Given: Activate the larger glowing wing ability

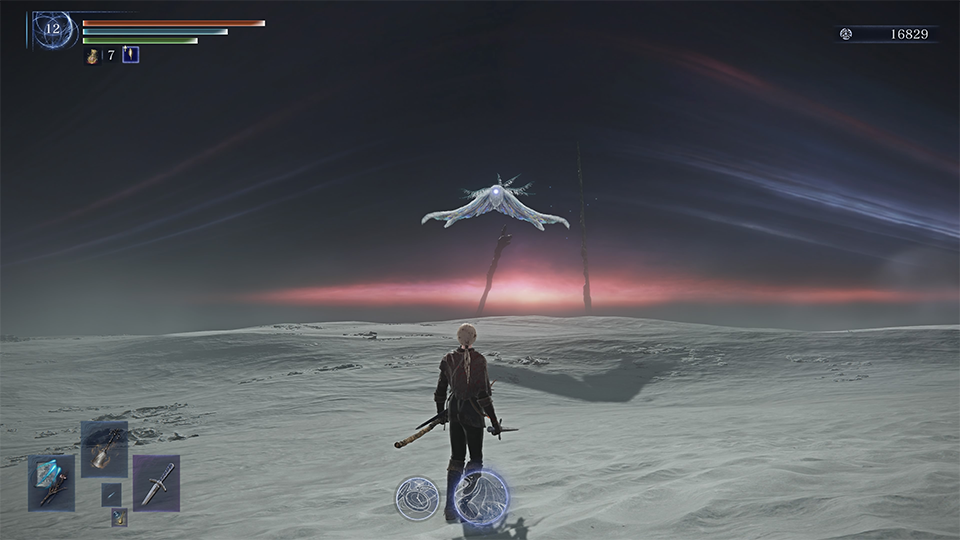Looking at the screenshot, I should (x=481, y=495).
